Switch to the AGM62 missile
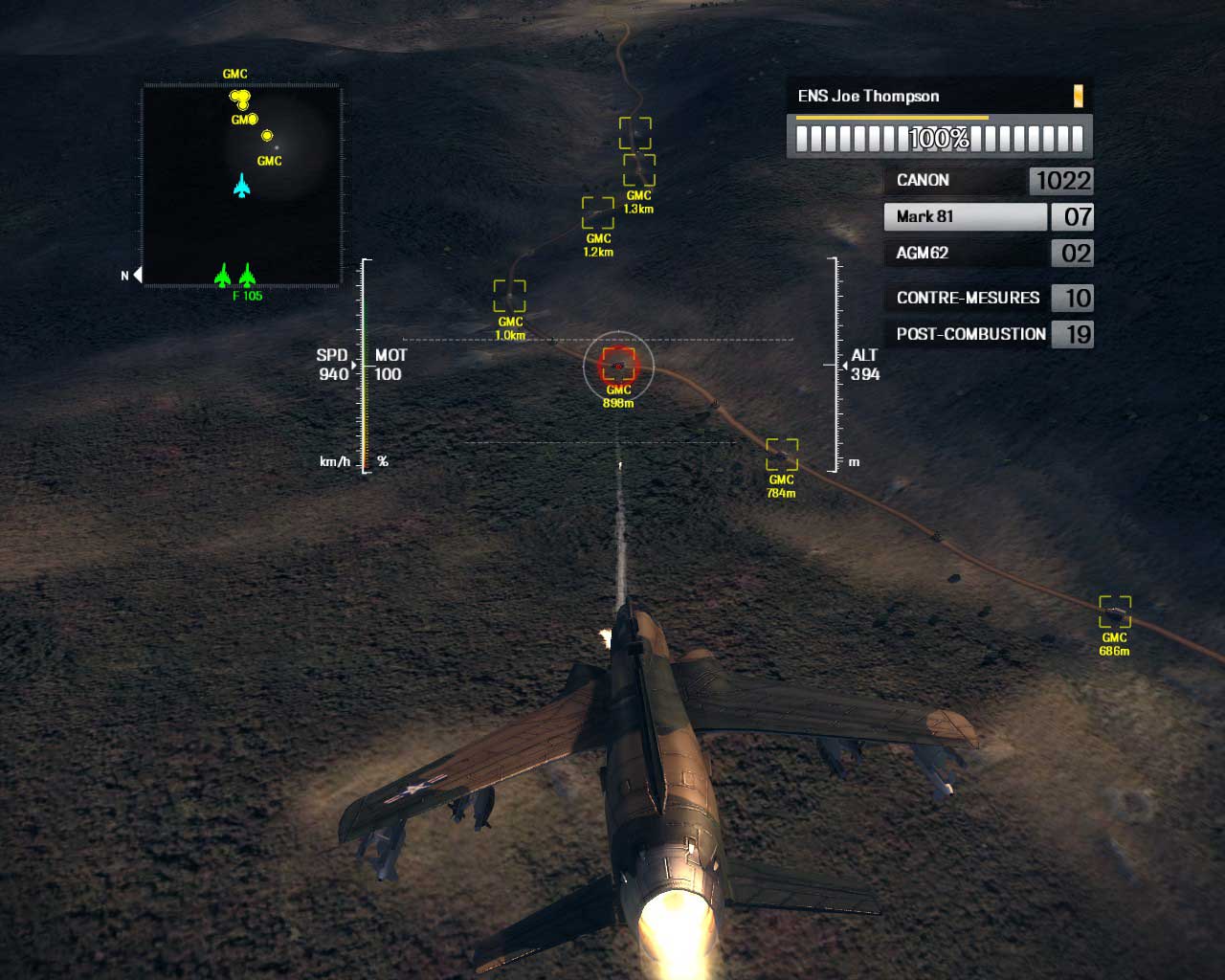The width and height of the screenshot is (1225, 980). click(x=987, y=253)
